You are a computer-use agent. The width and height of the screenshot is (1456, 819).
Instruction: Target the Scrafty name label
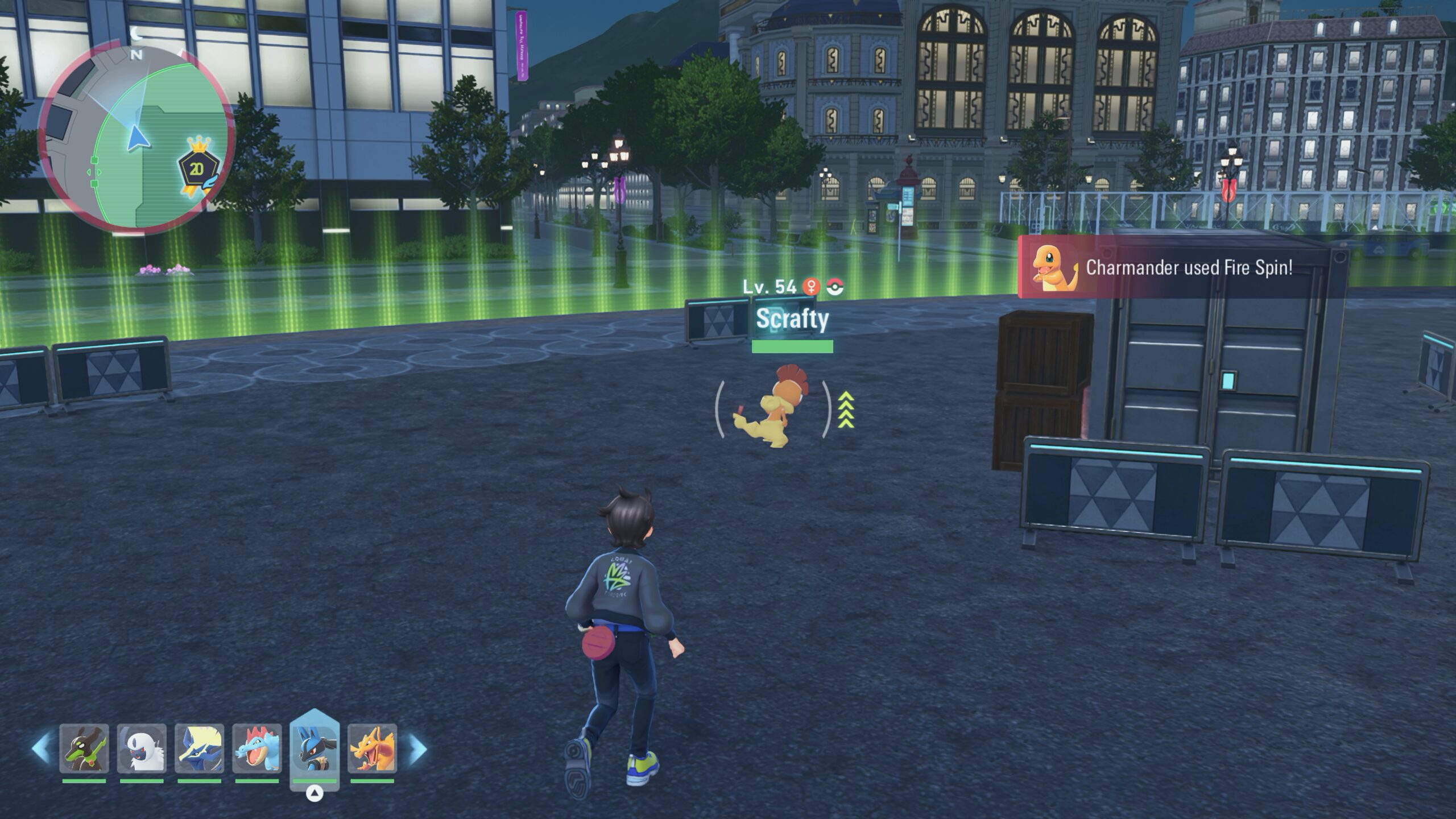pyautogui.click(x=792, y=319)
